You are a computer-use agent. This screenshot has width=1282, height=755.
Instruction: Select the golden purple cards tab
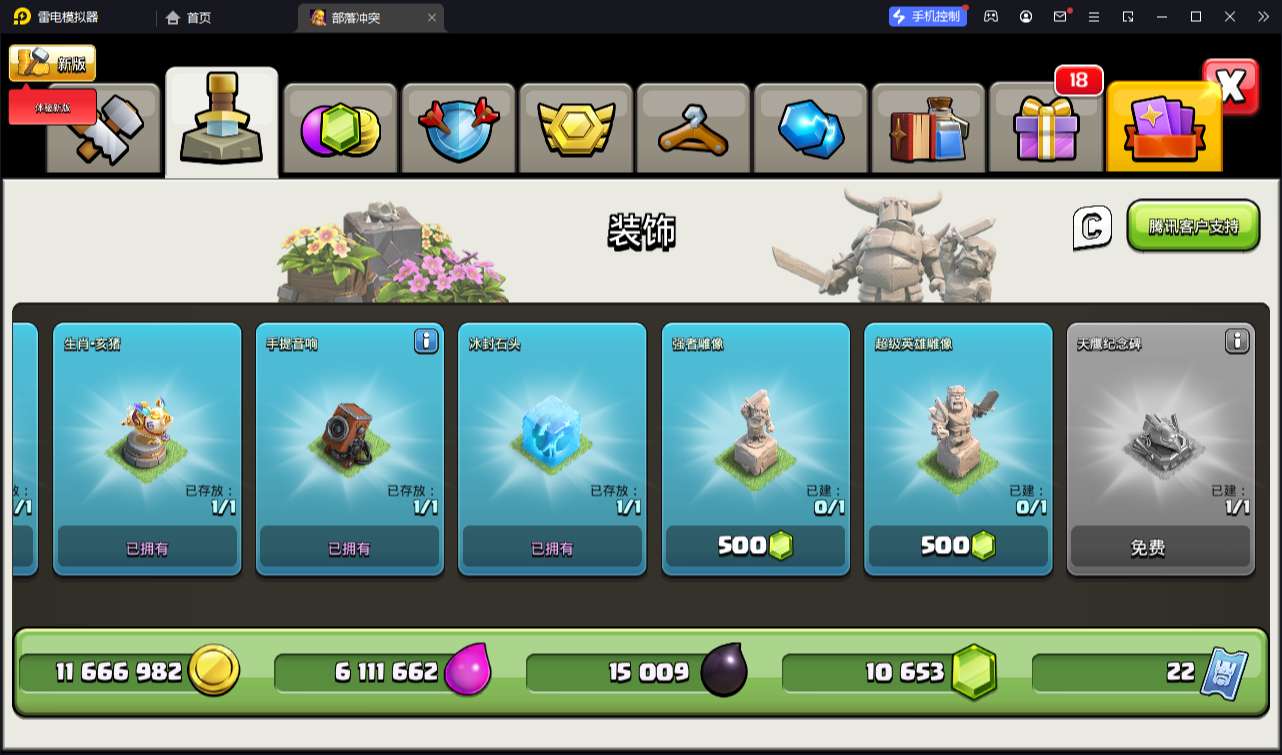1163,130
